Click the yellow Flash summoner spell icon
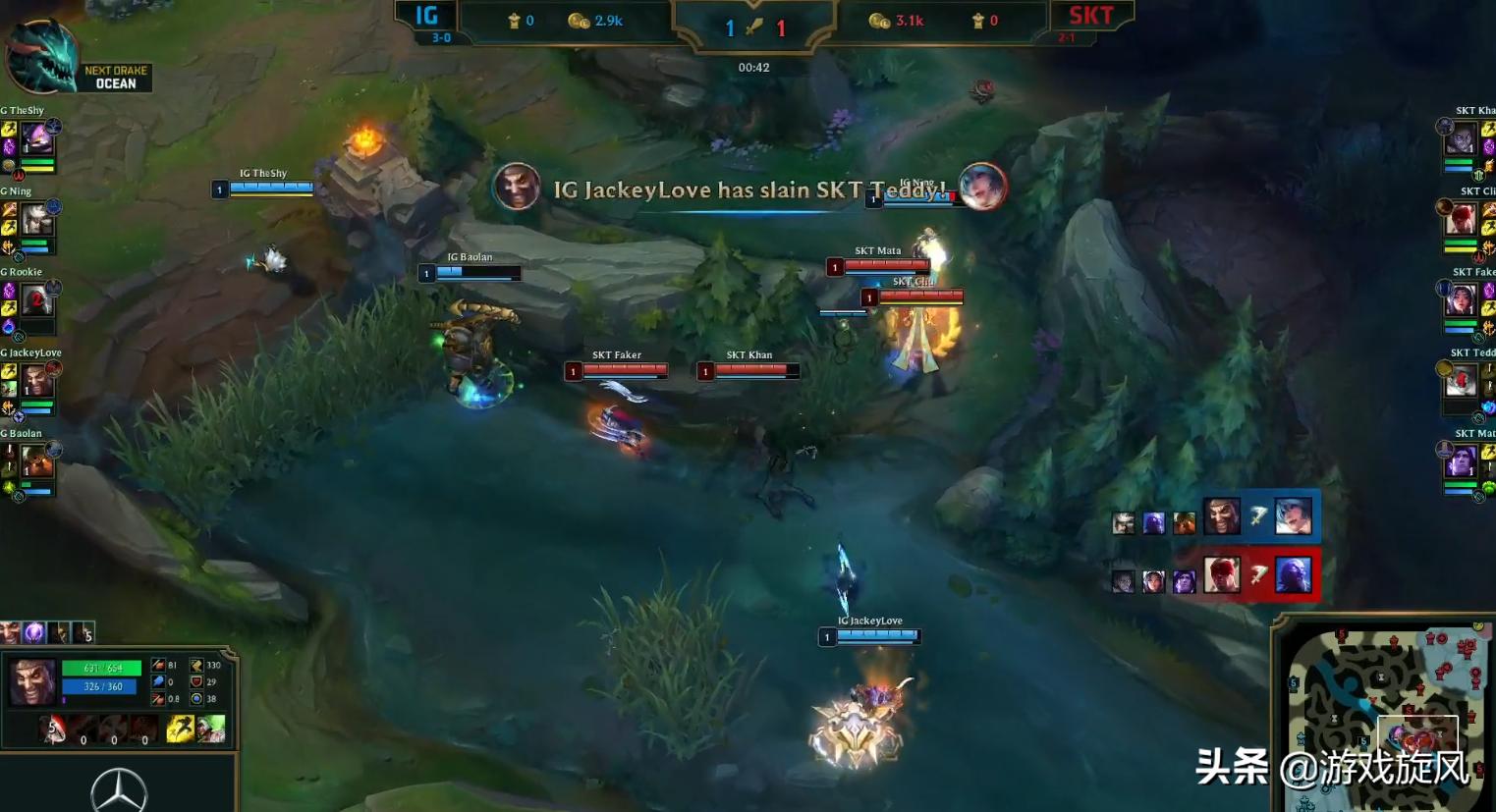Viewport: 1496px width, 812px height. click(x=179, y=729)
